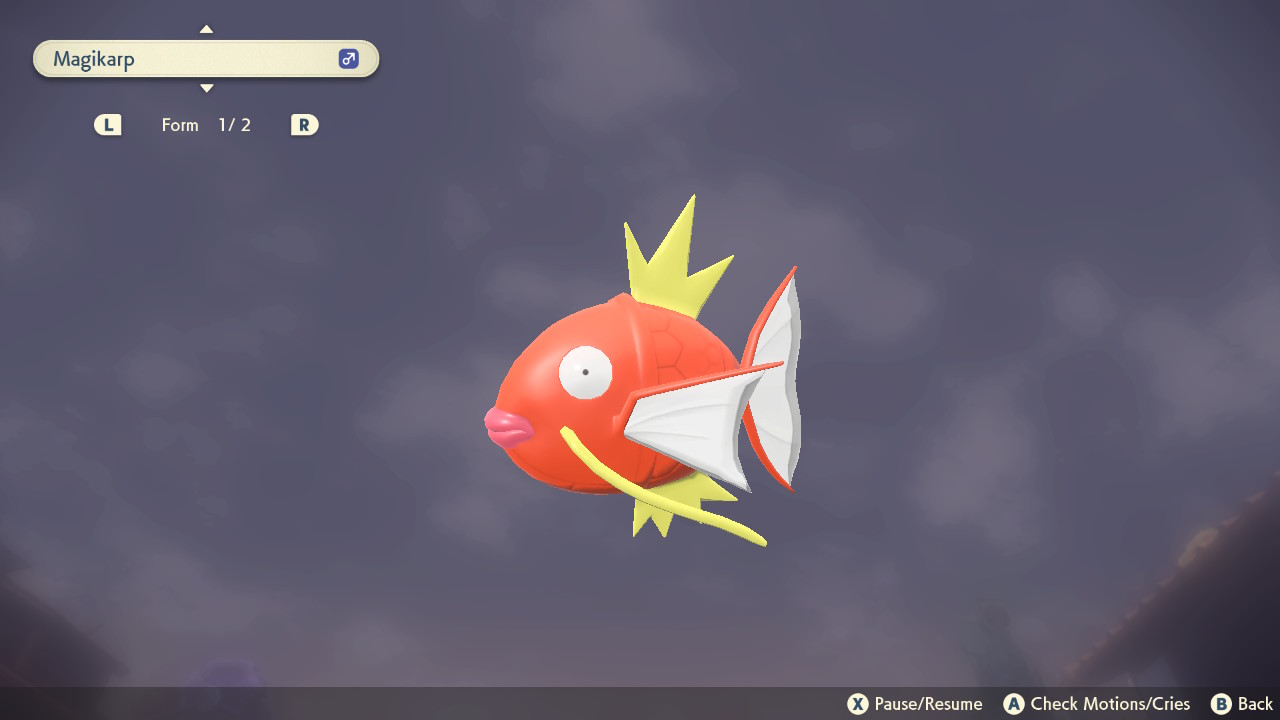
Task: Click the Form page counter to change pages
Action: (x=234, y=124)
